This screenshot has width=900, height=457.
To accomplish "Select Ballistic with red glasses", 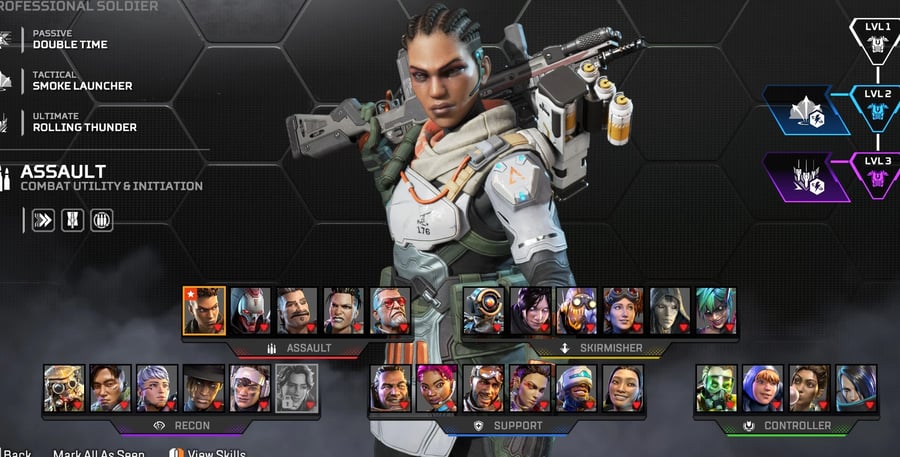I will tap(390, 310).
